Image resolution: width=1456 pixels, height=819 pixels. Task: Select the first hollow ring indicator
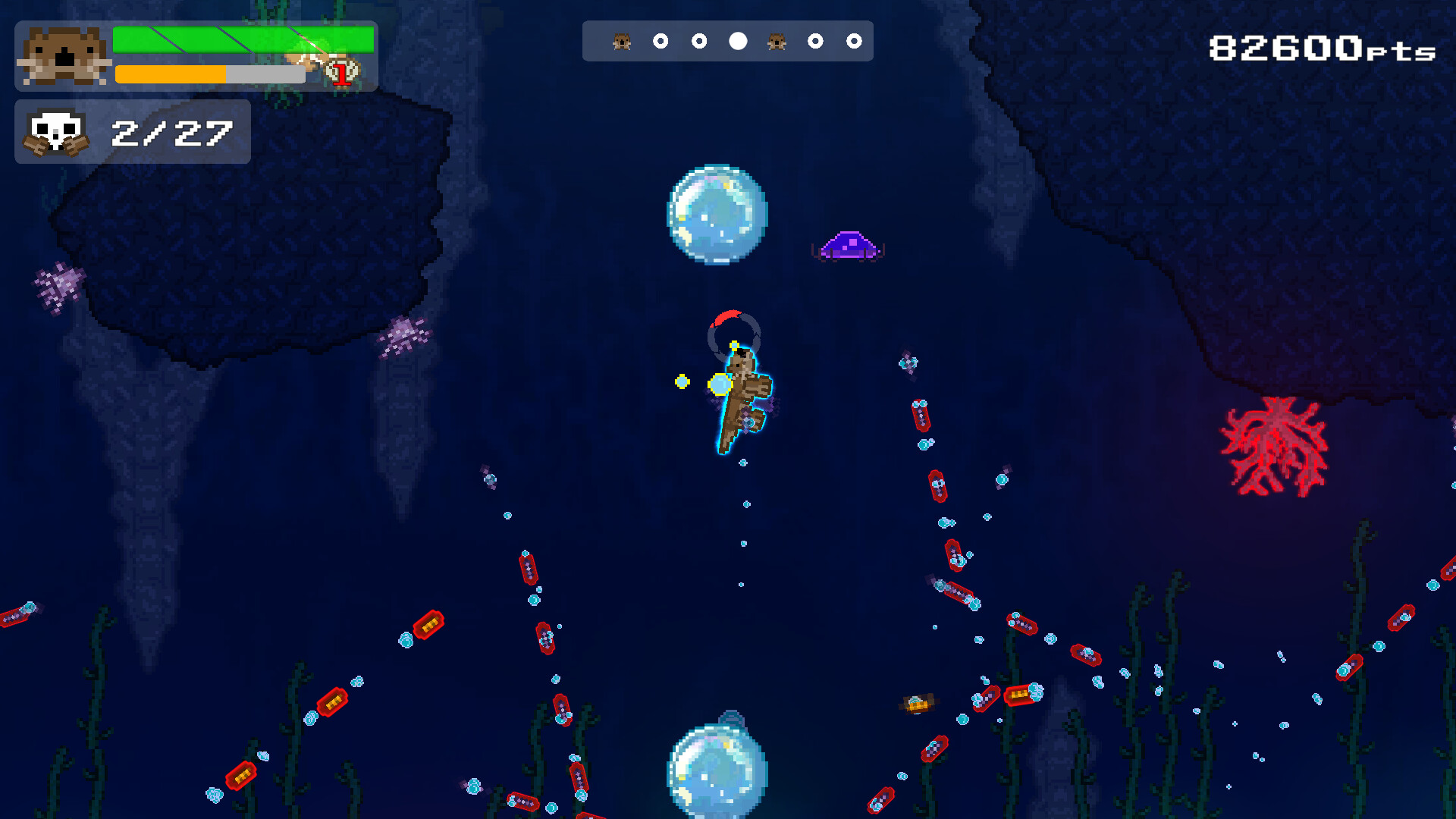coord(661,41)
